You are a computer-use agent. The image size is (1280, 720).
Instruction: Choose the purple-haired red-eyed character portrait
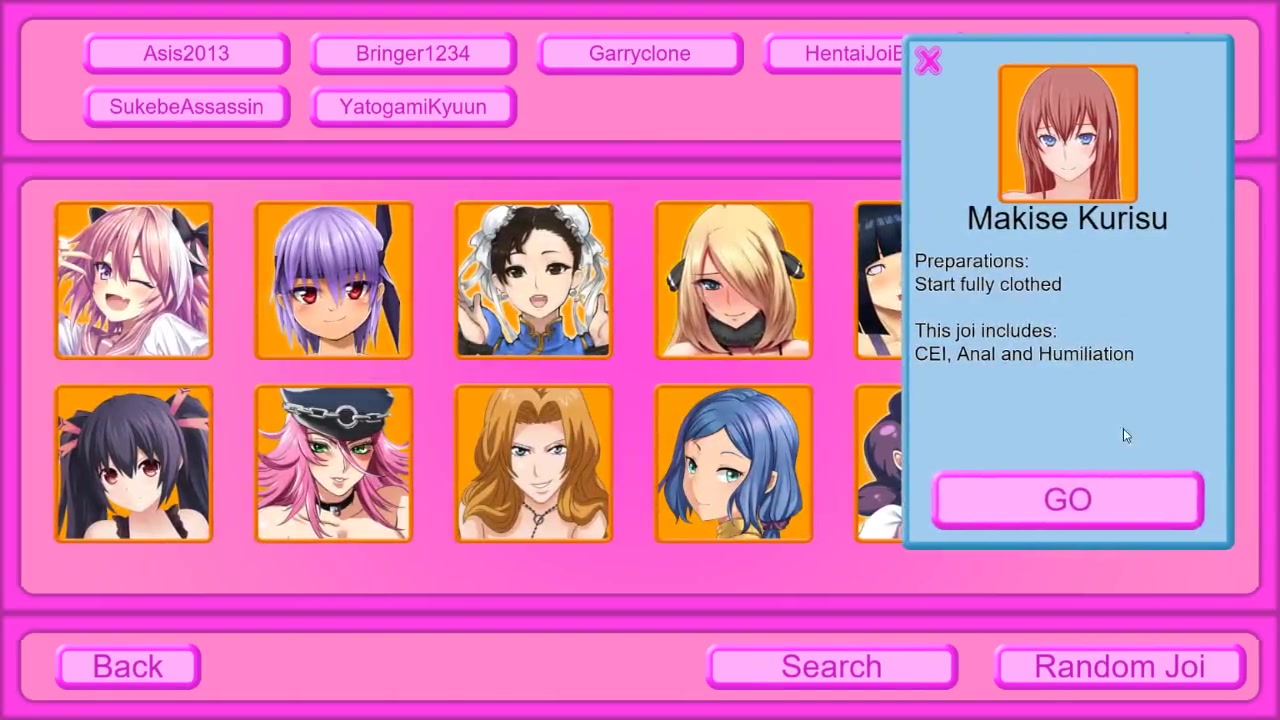pos(334,280)
